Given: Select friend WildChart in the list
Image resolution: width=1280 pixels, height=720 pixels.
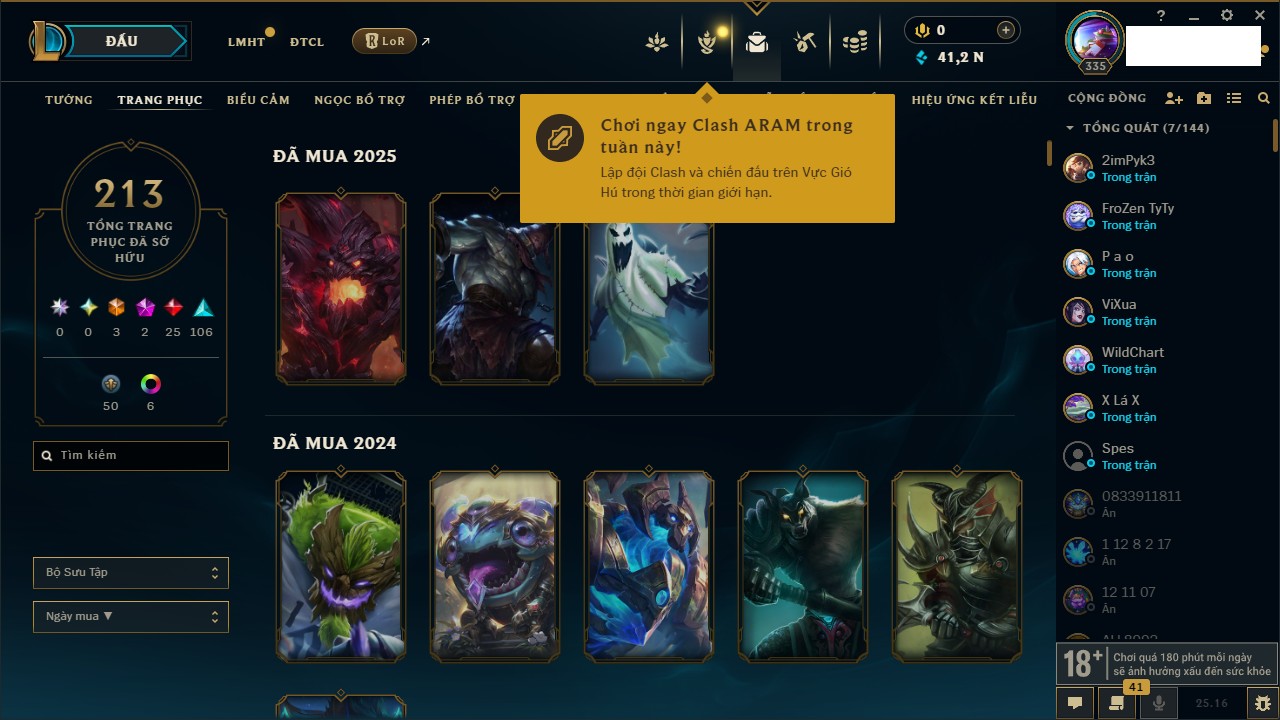Looking at the screenshot, I should click(1132, 360).
